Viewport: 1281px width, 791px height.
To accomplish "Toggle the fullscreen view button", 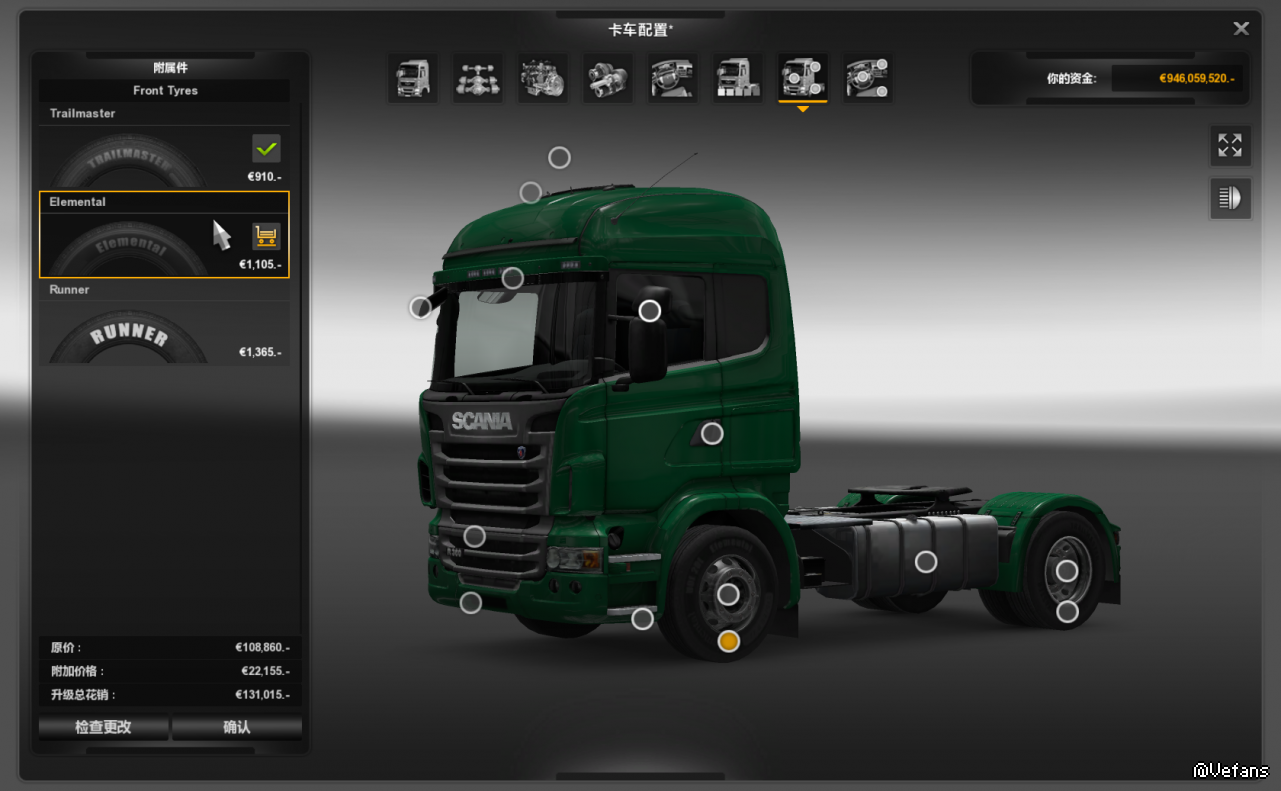I will pos(1230,146).
